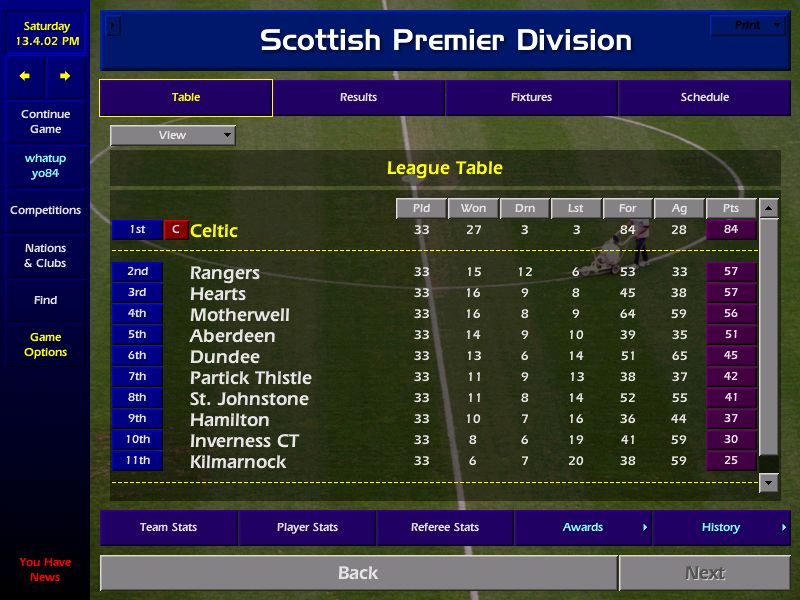Select the Table tab
The image size is (800, 600).
pyautogui.click(x=186, y=98)
